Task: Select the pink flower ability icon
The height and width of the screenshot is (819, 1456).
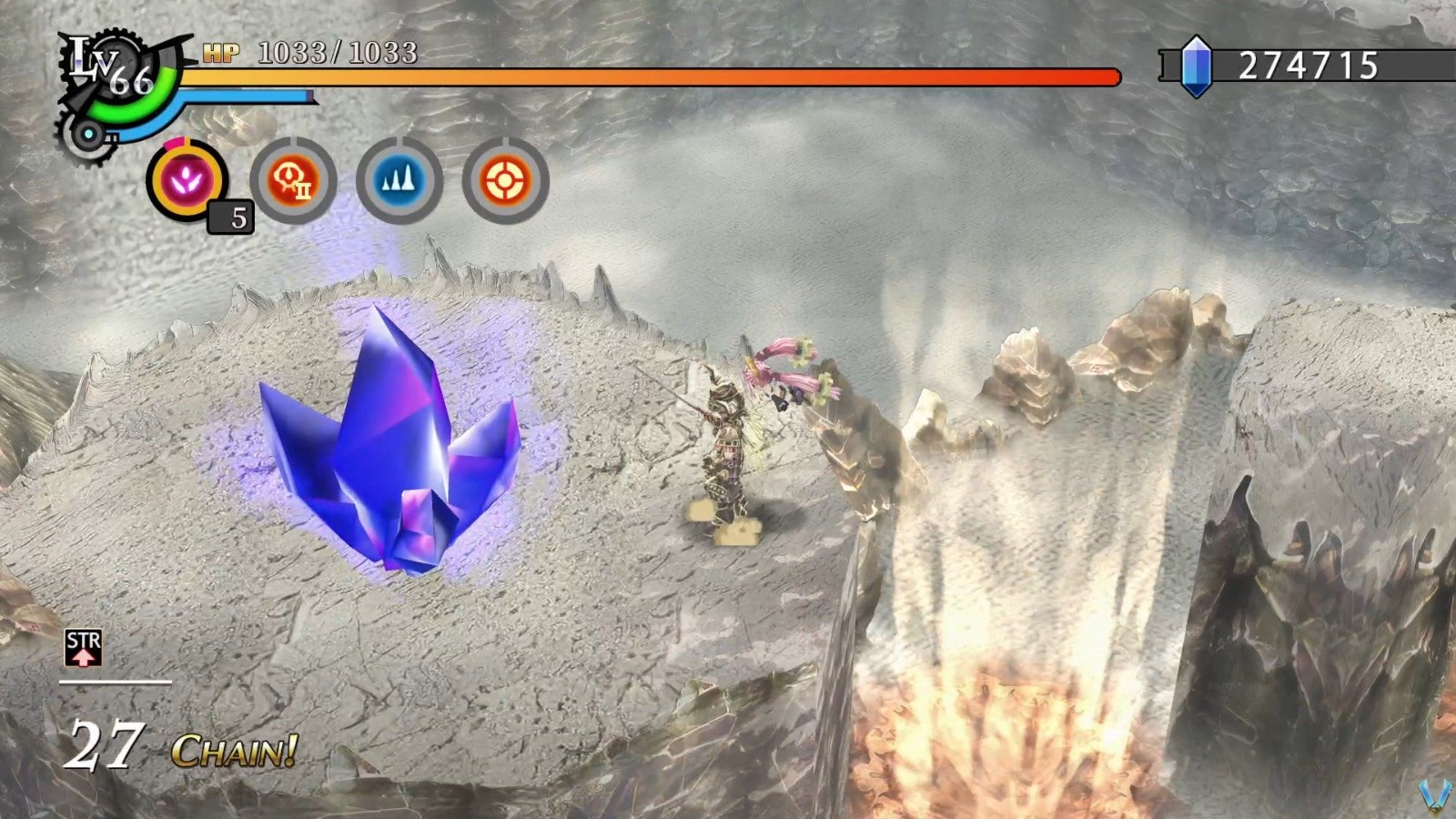Action: pyautogui.click(x=185, y=180)
